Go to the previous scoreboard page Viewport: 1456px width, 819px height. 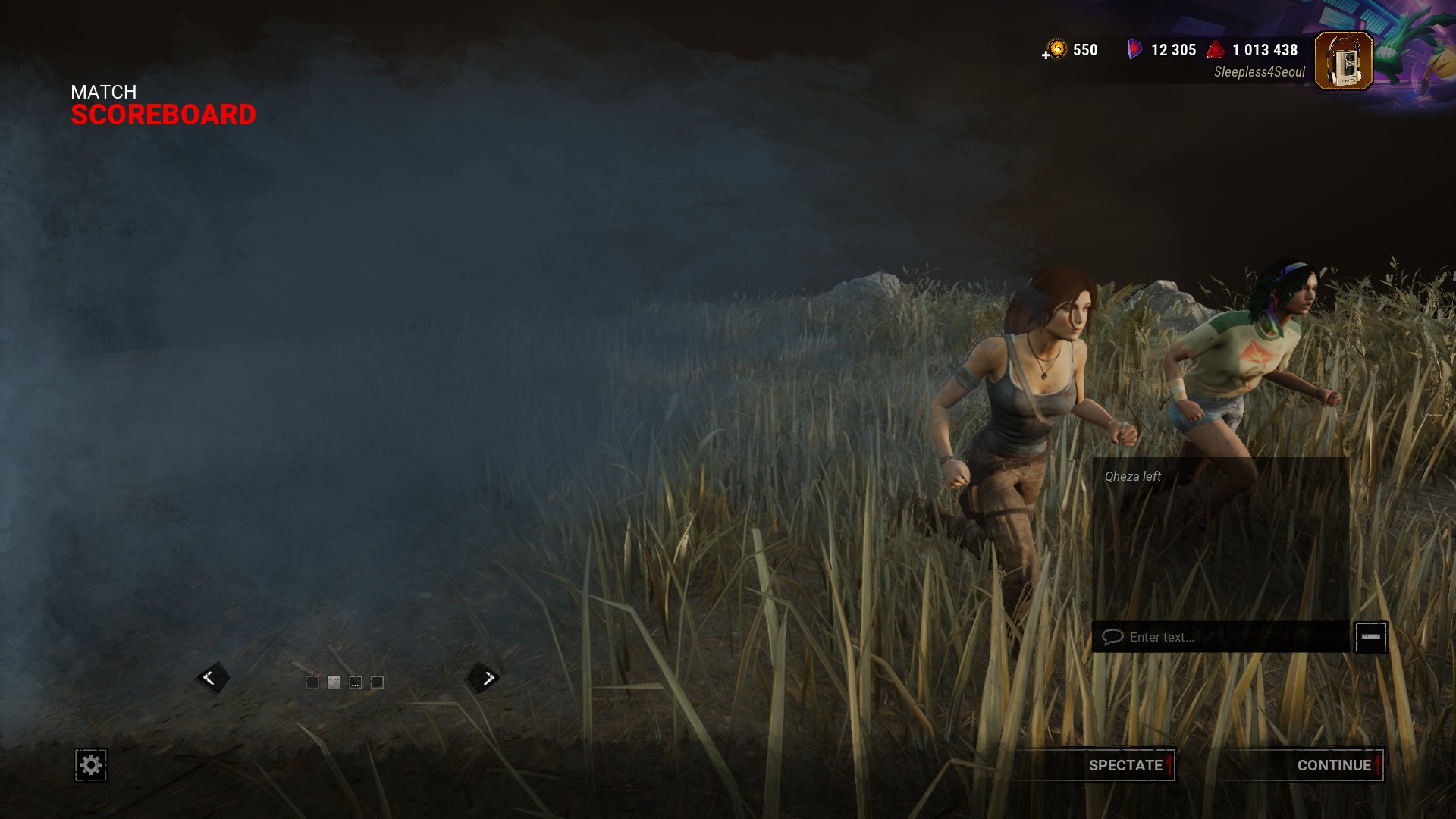coord(210,678)
